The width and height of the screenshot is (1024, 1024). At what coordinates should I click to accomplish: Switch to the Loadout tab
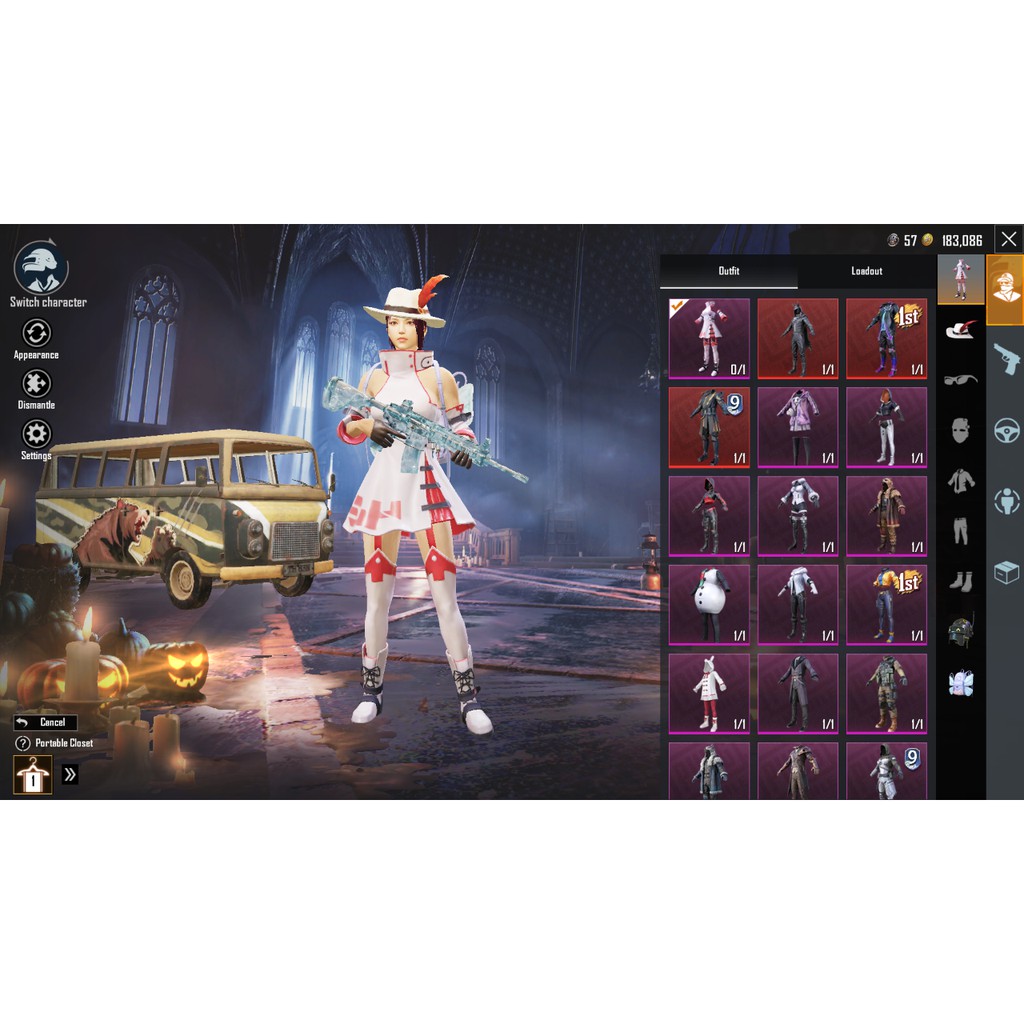[x=866, y=271]
